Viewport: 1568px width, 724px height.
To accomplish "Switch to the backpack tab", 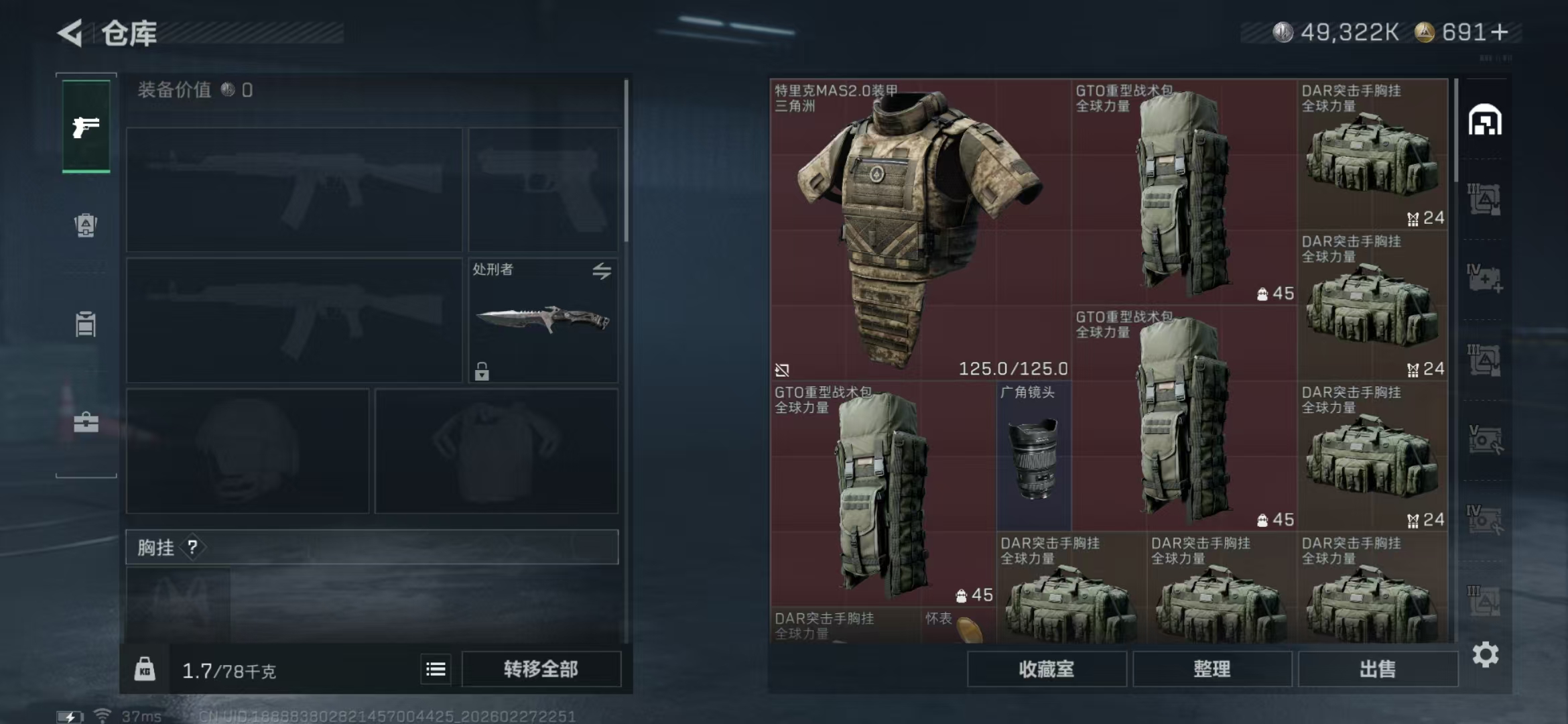I will [86, 225].
